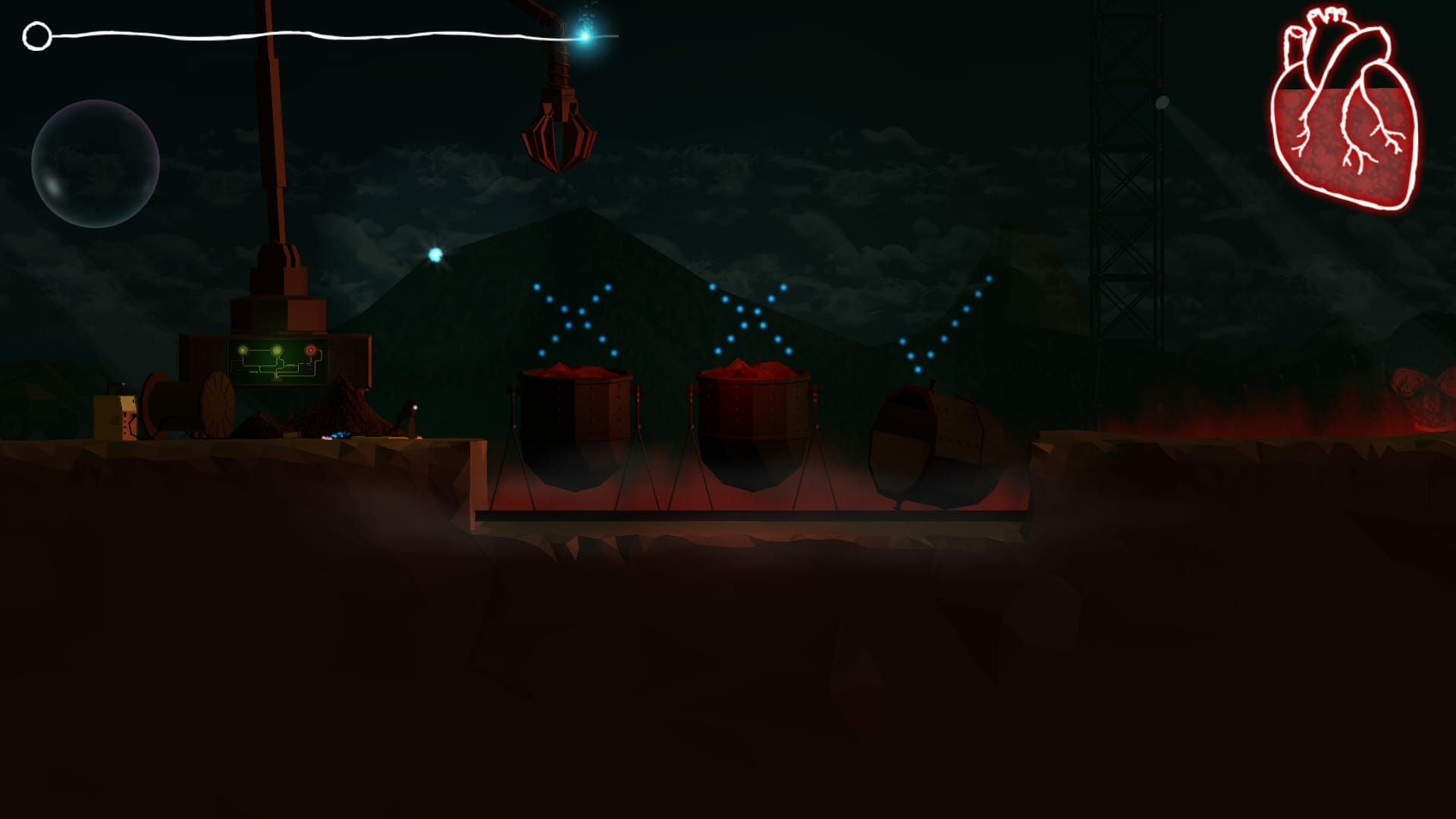1456x819 pixels.
Task: Click the pink sparkles beside the blue pile
Action: tap(328, 438)
